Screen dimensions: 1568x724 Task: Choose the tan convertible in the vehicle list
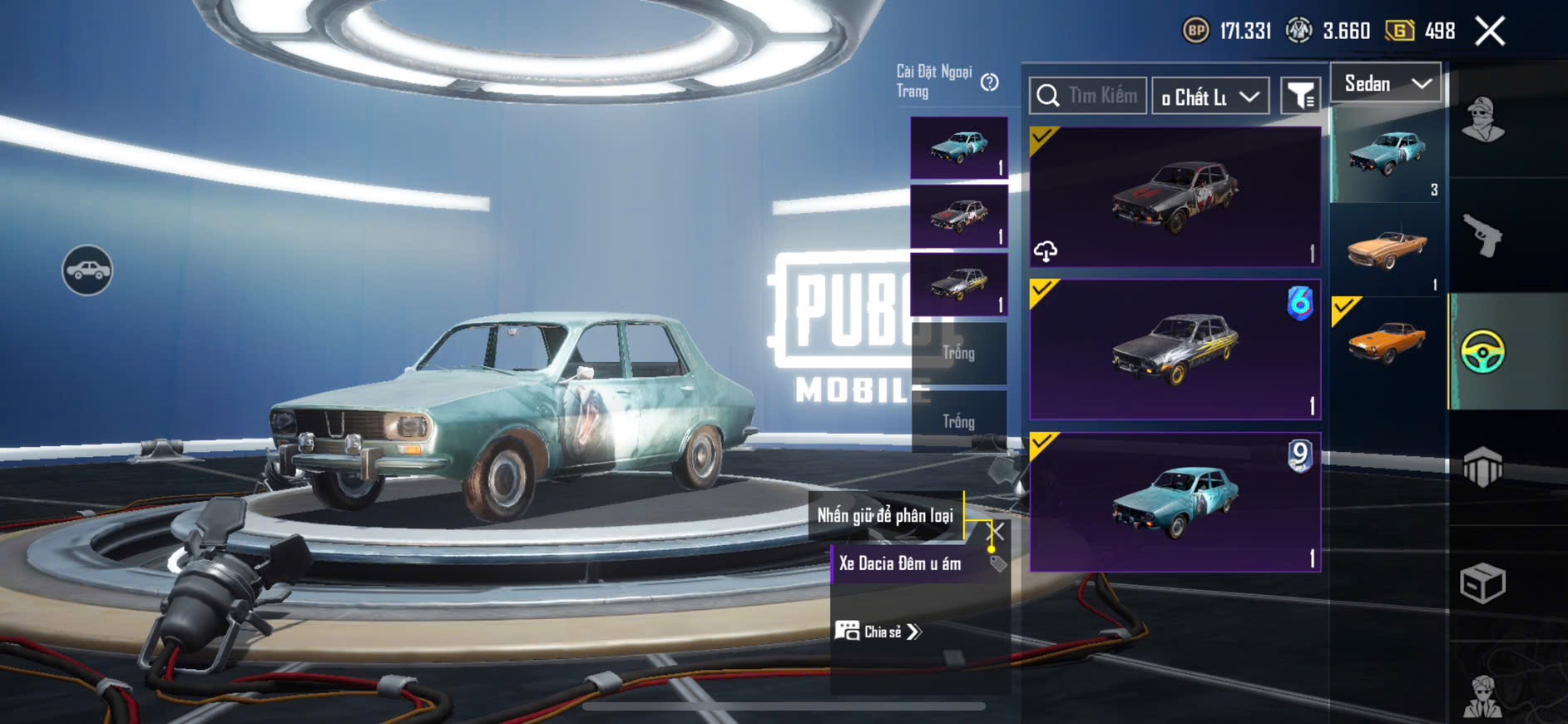[x=1387, y=249]
